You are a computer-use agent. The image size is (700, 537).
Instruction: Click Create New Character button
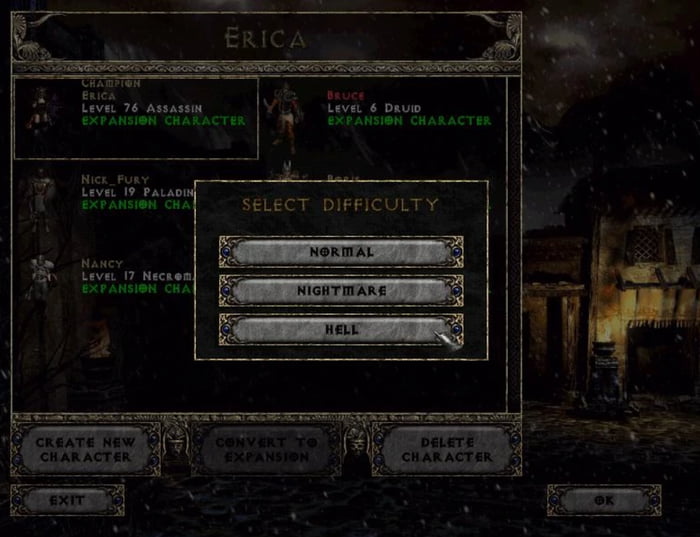[84, 449]
